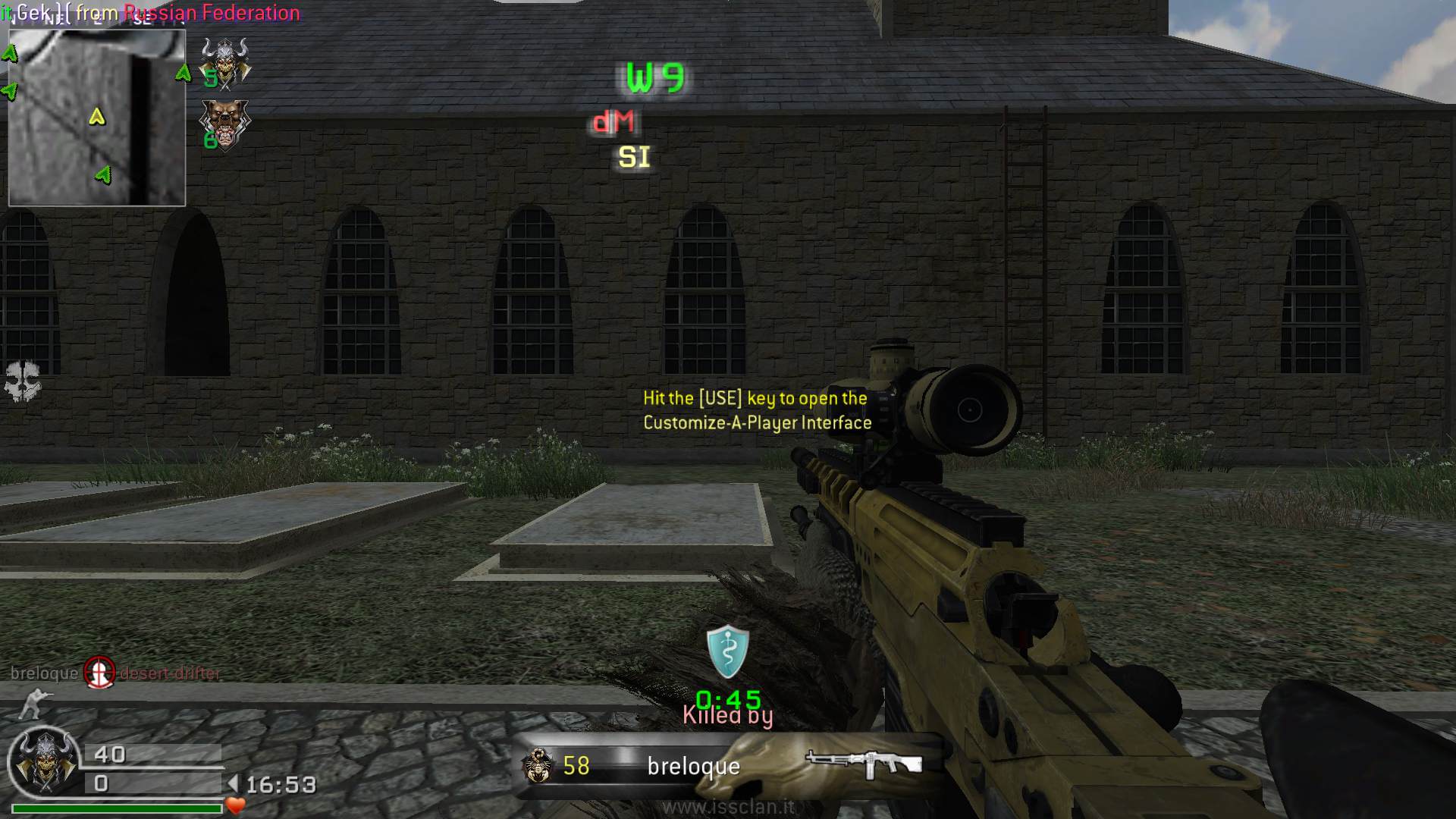Click the horned skull emblem beside the score
The width and height of the screenshot is (1456, 819).
click(43, 762)
